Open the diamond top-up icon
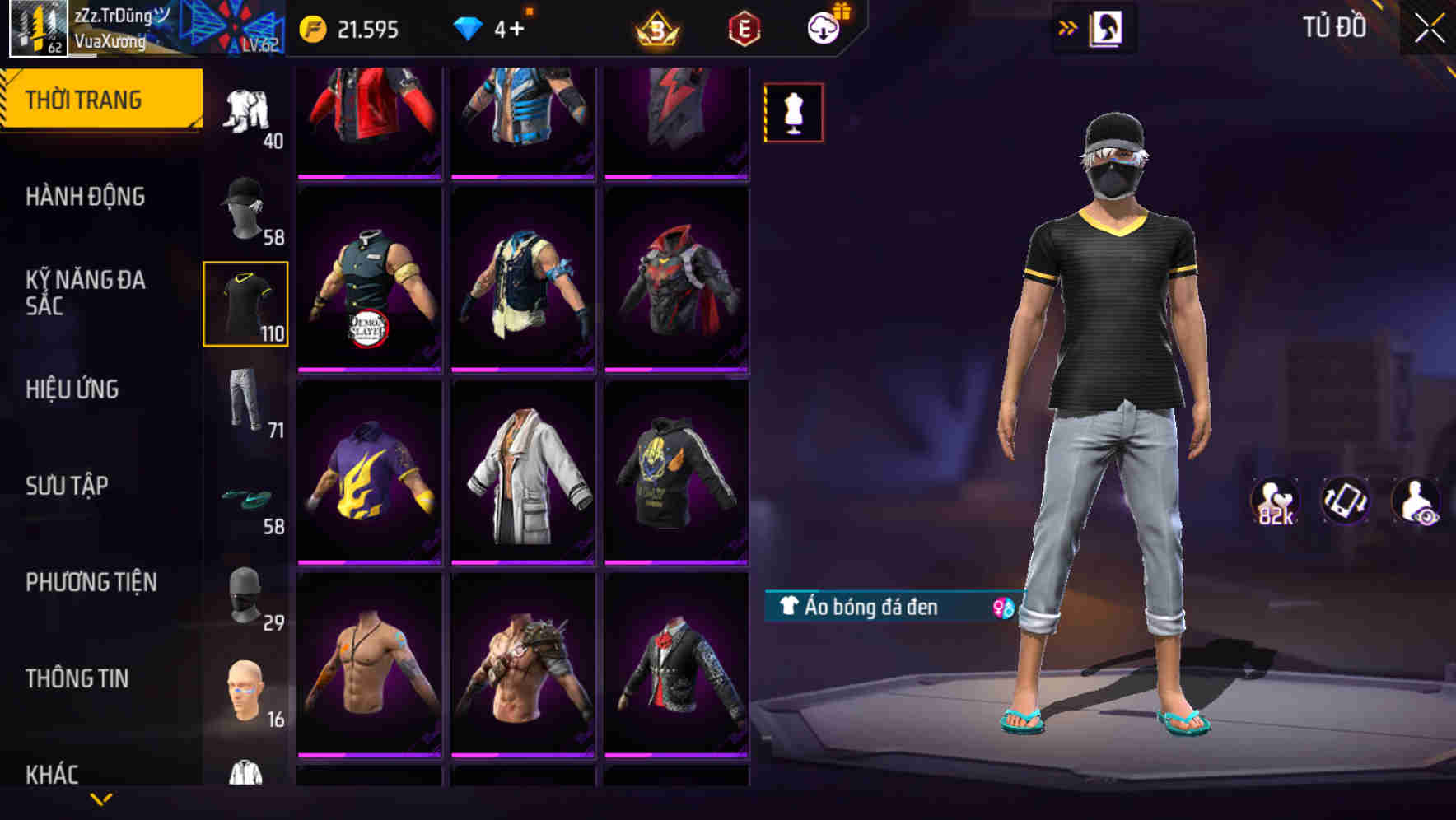Viewport: 1456px width, 820px height. point(469,27)
